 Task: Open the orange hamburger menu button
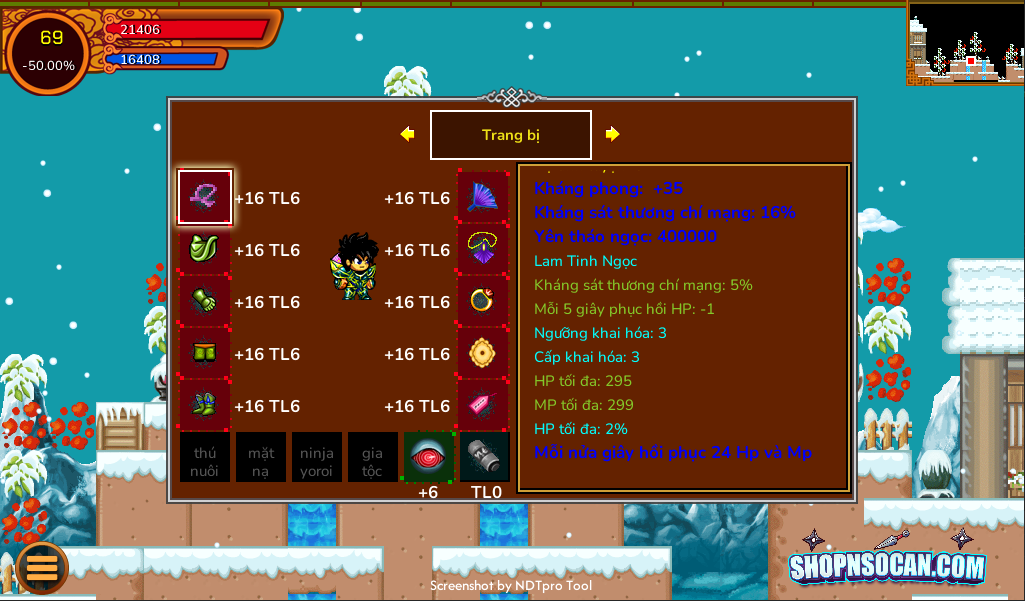[42, 567]
